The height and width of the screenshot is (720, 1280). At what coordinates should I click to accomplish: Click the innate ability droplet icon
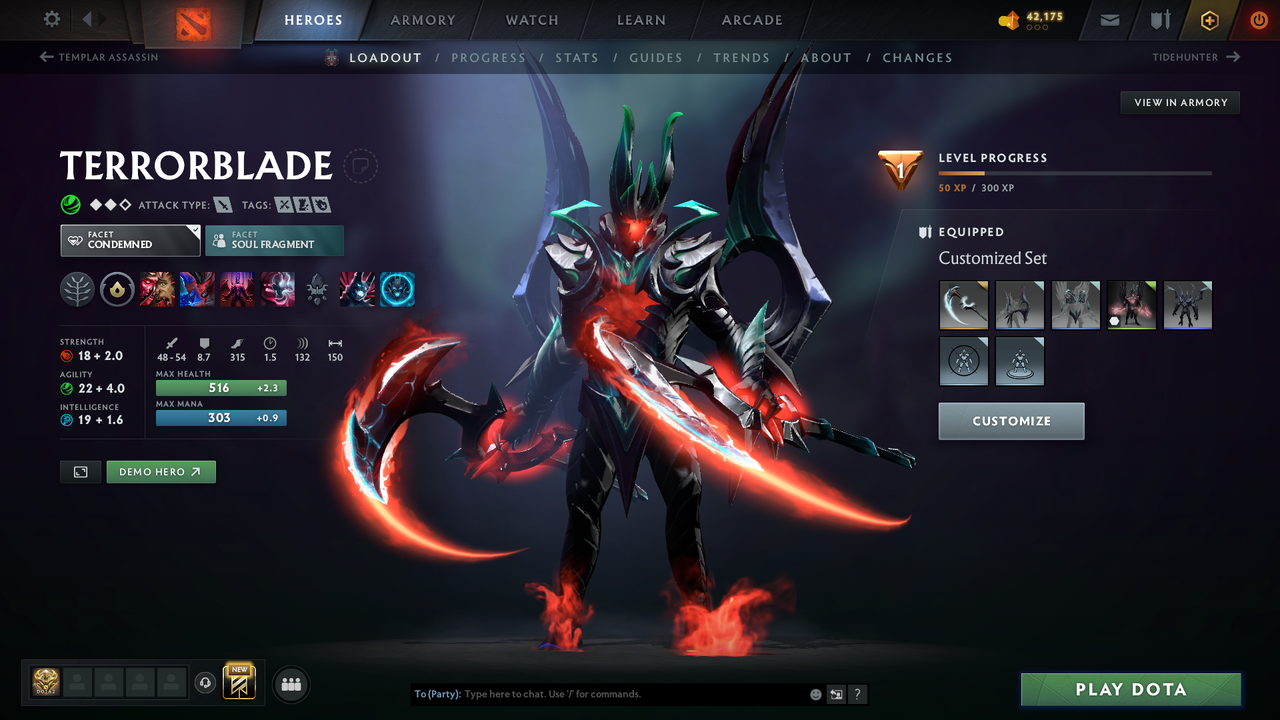coord(117,289)
